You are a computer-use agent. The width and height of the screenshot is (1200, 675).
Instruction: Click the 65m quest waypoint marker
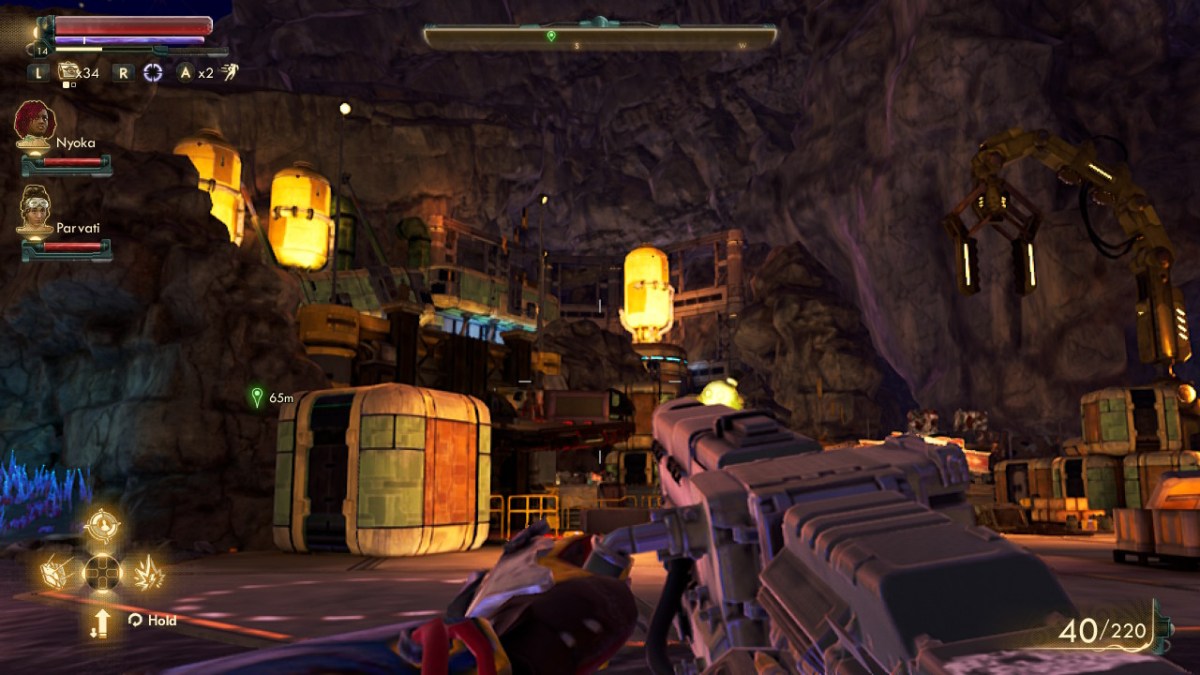(x=257, y=397)
